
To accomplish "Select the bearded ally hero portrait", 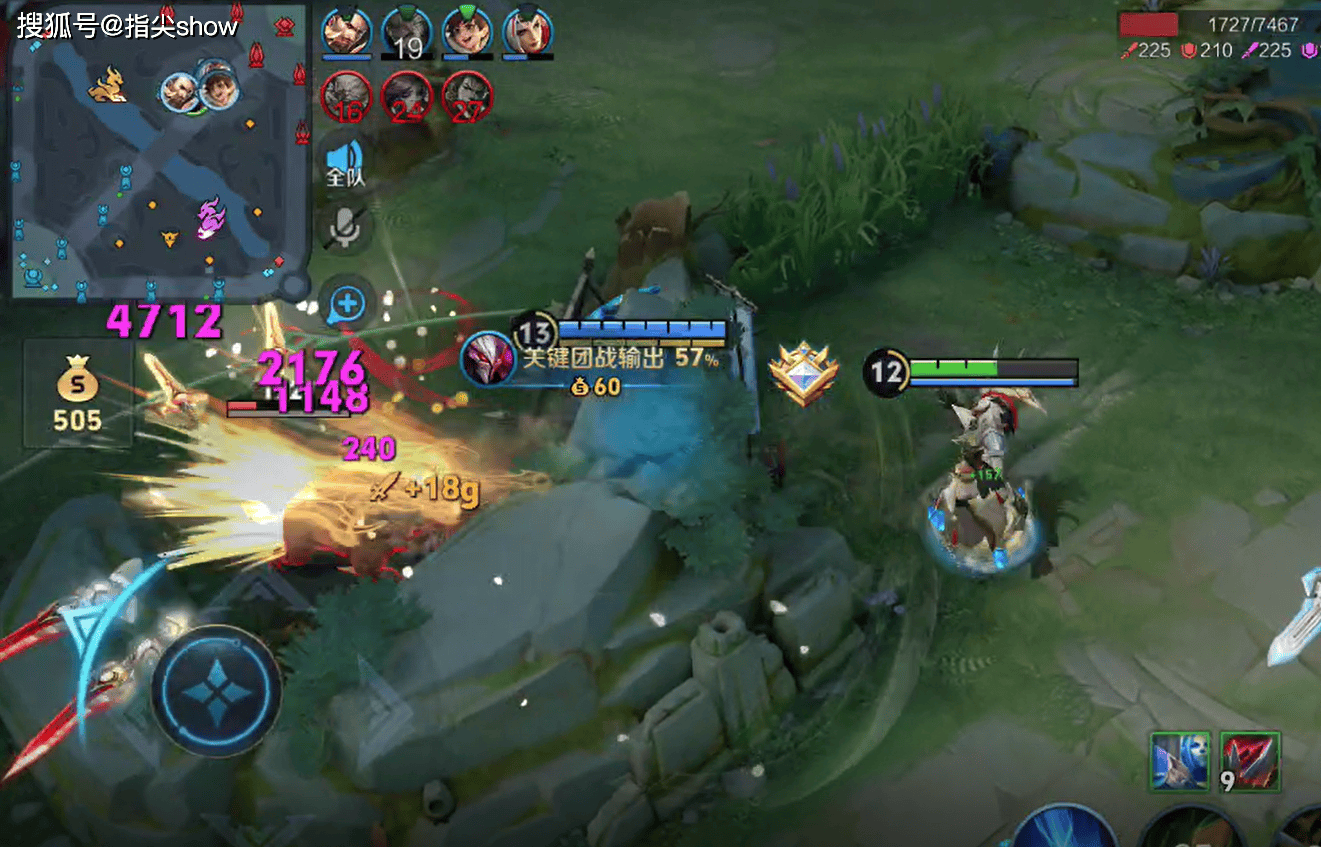I will coord(346,32).
